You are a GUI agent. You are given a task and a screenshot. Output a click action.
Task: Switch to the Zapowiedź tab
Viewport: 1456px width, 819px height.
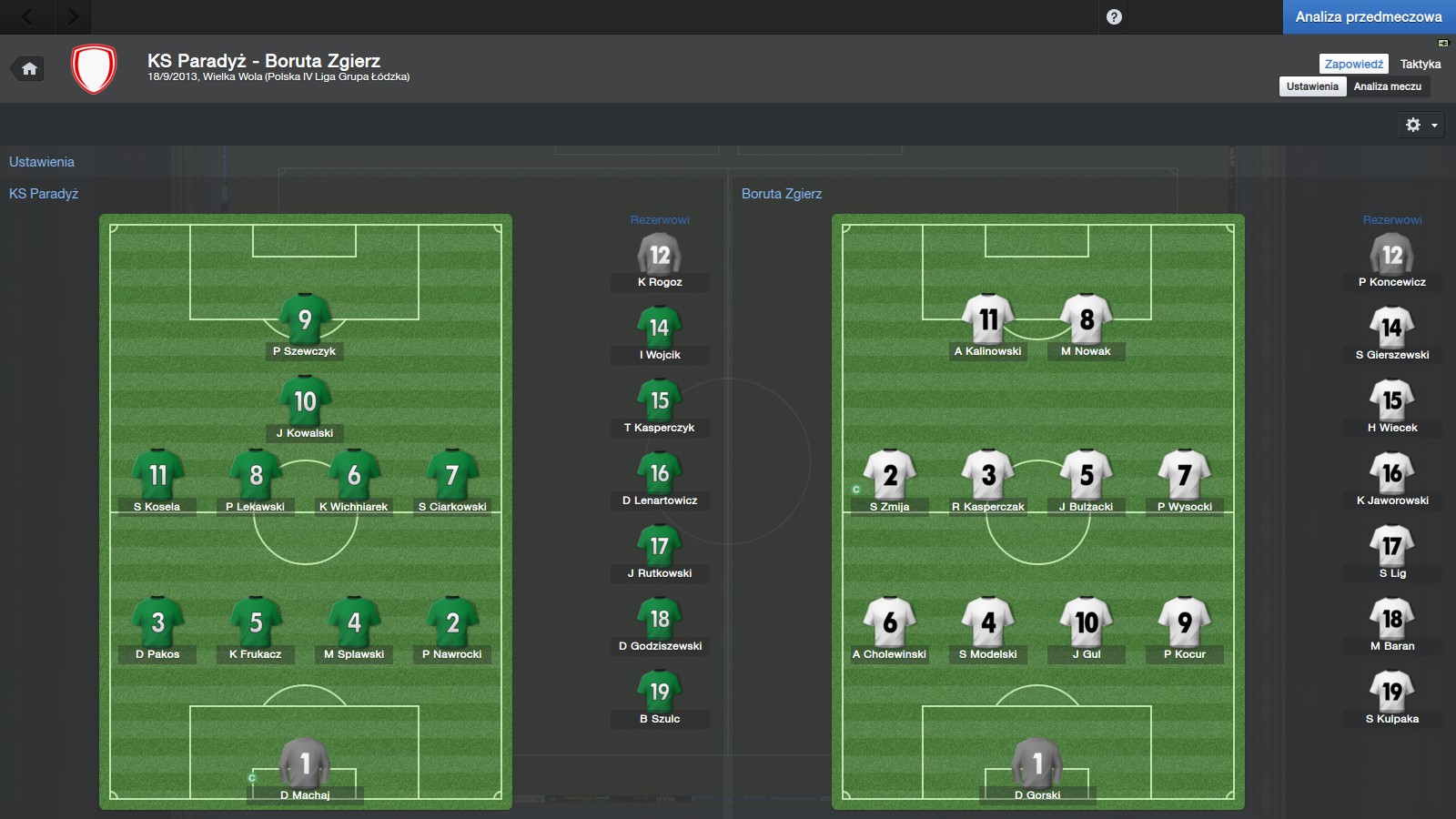[1353, 64]
